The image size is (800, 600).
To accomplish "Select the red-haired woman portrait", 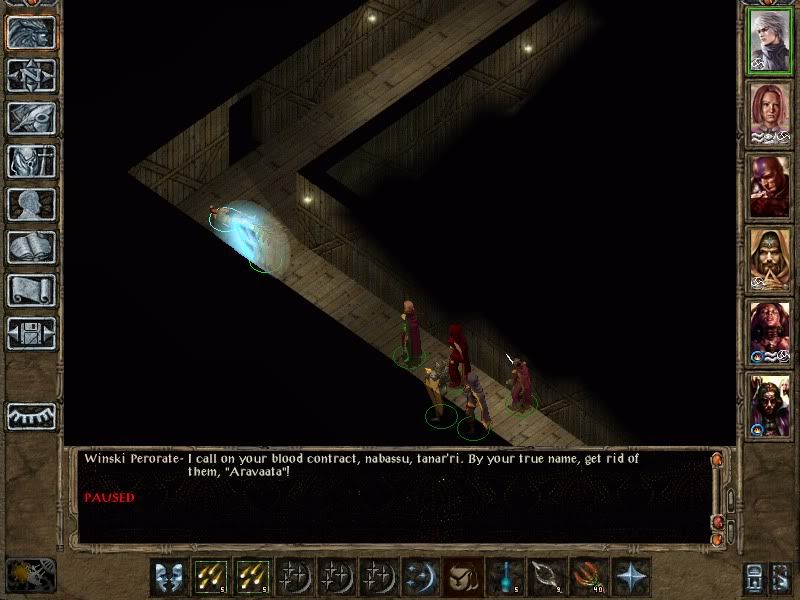I will click(x=769, y=112).
